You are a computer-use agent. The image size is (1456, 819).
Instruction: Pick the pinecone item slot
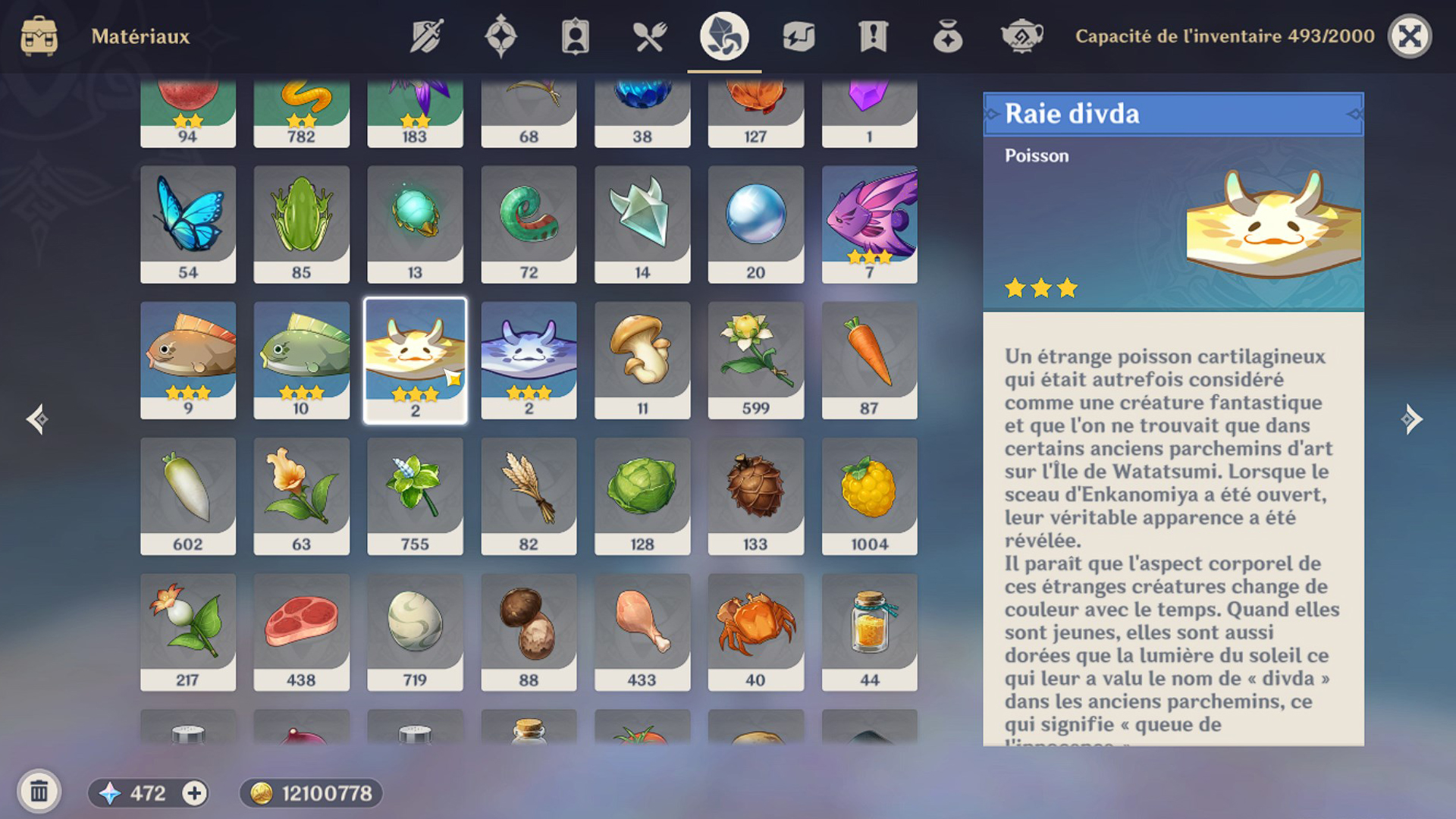click(755, 495)
